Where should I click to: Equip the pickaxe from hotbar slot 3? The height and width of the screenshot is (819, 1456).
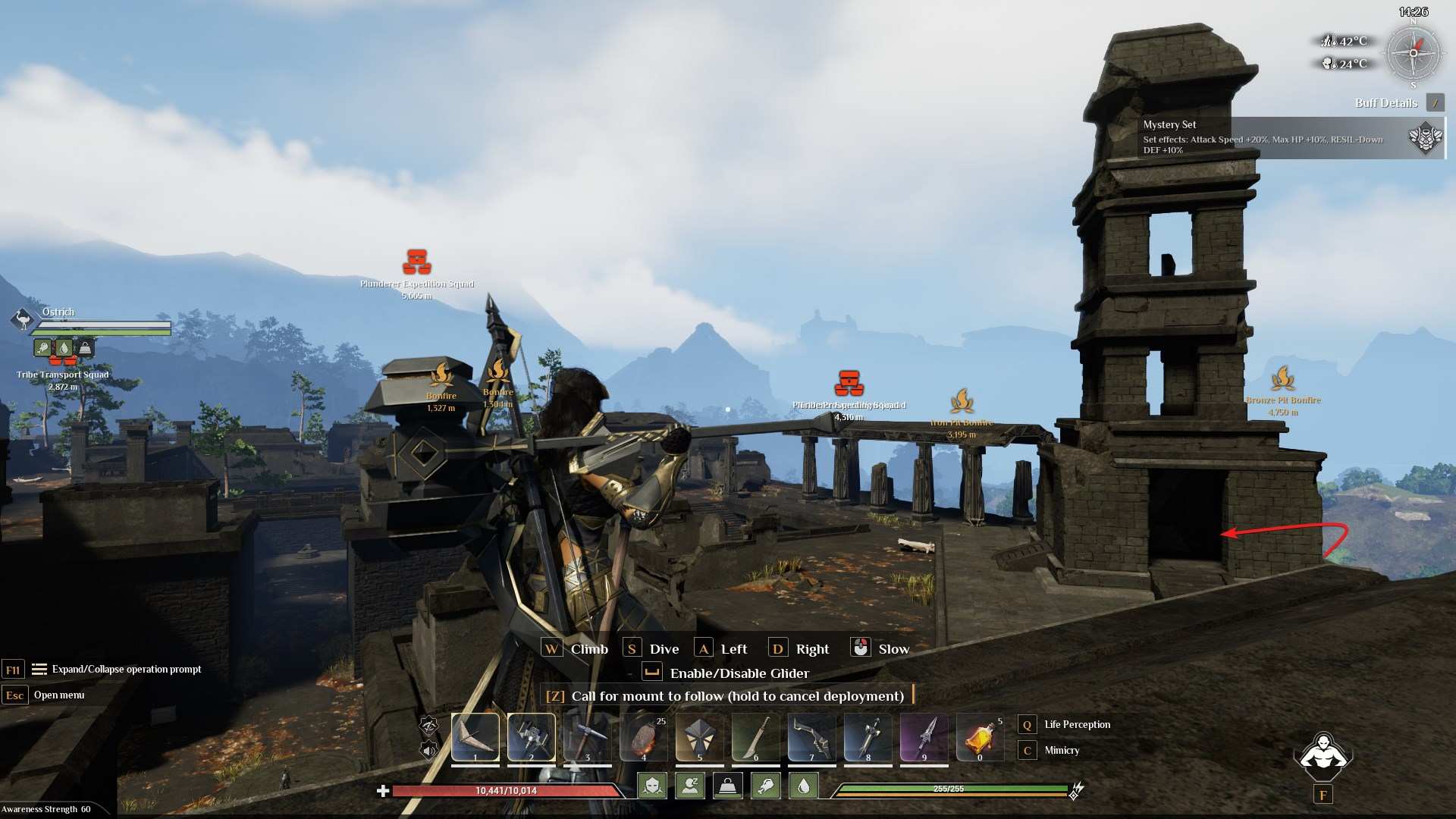(588, 737)
